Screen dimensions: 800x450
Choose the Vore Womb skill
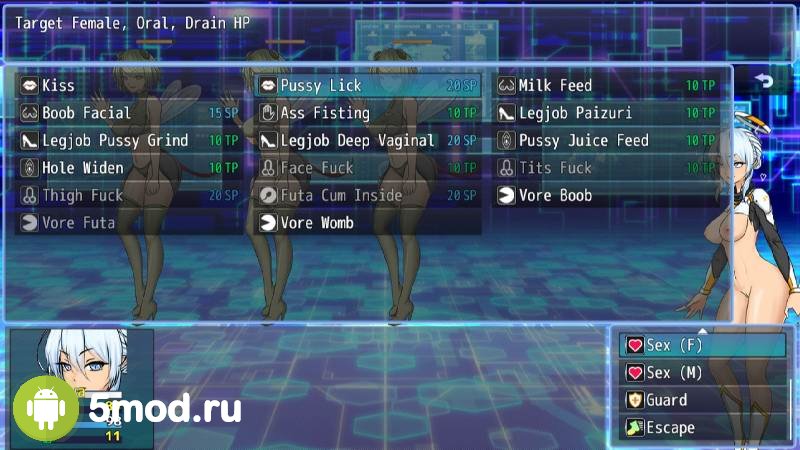pyautogui.click(x=367, y=223)
